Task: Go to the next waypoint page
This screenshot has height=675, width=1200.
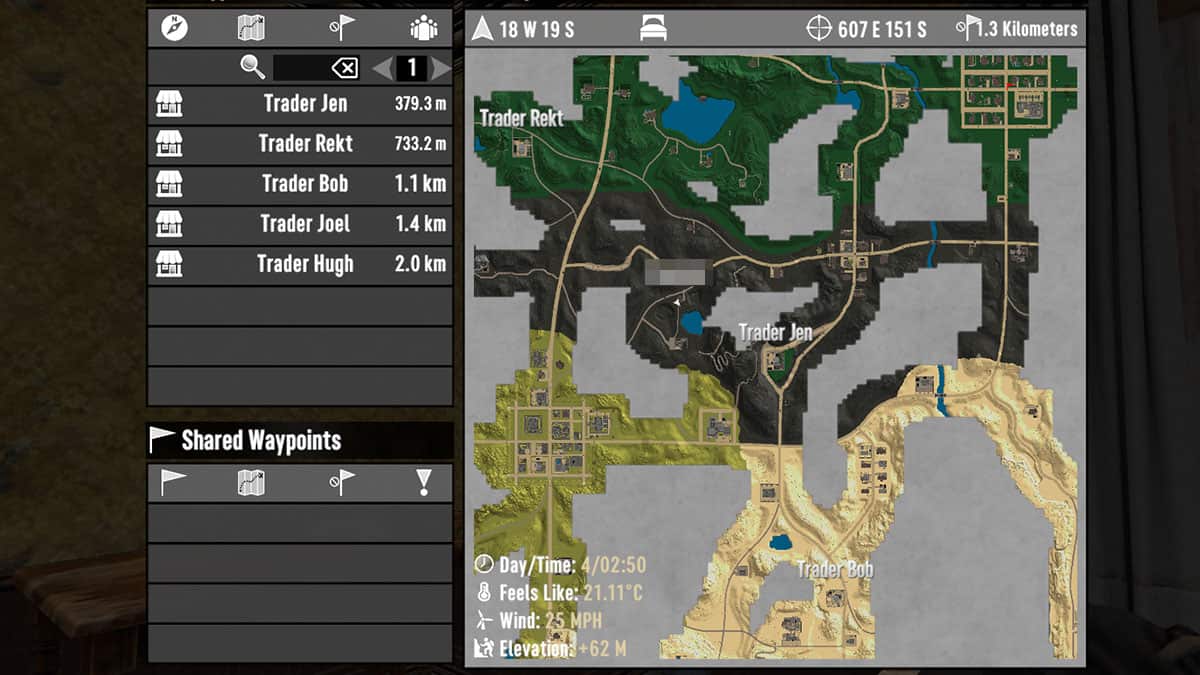Action: (441, 68)
